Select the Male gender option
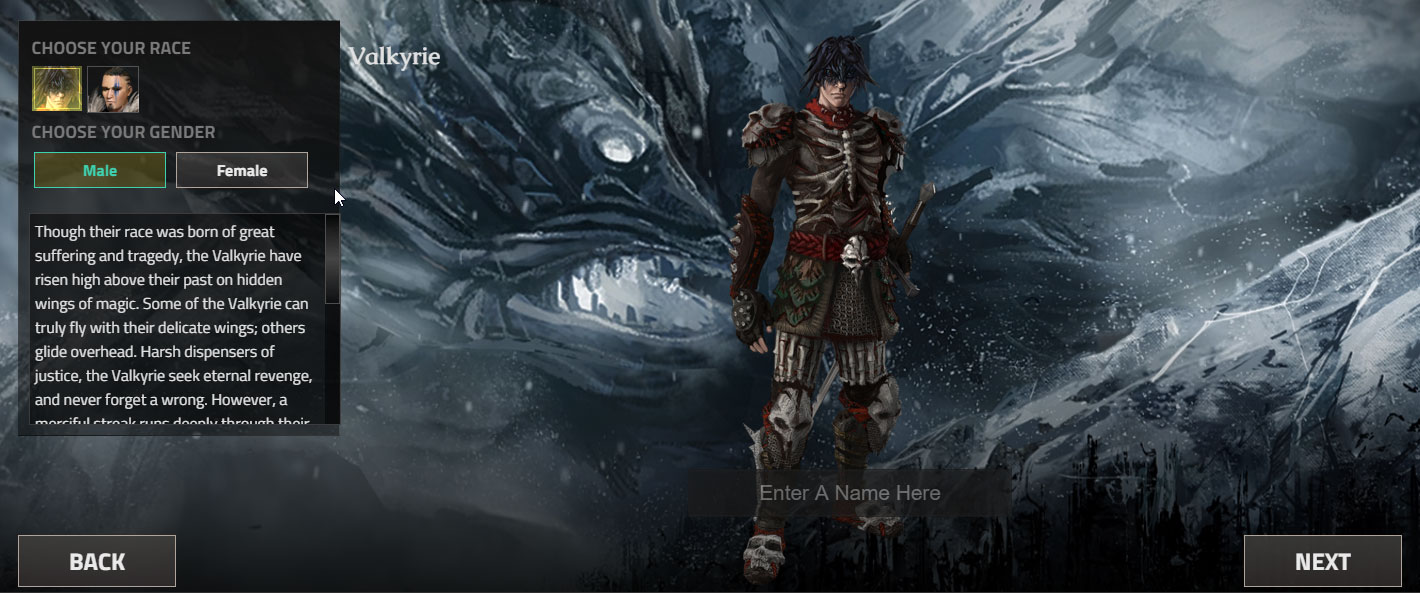The width and height of the screenshot is (1420, 593). click(x=100, y=170)
